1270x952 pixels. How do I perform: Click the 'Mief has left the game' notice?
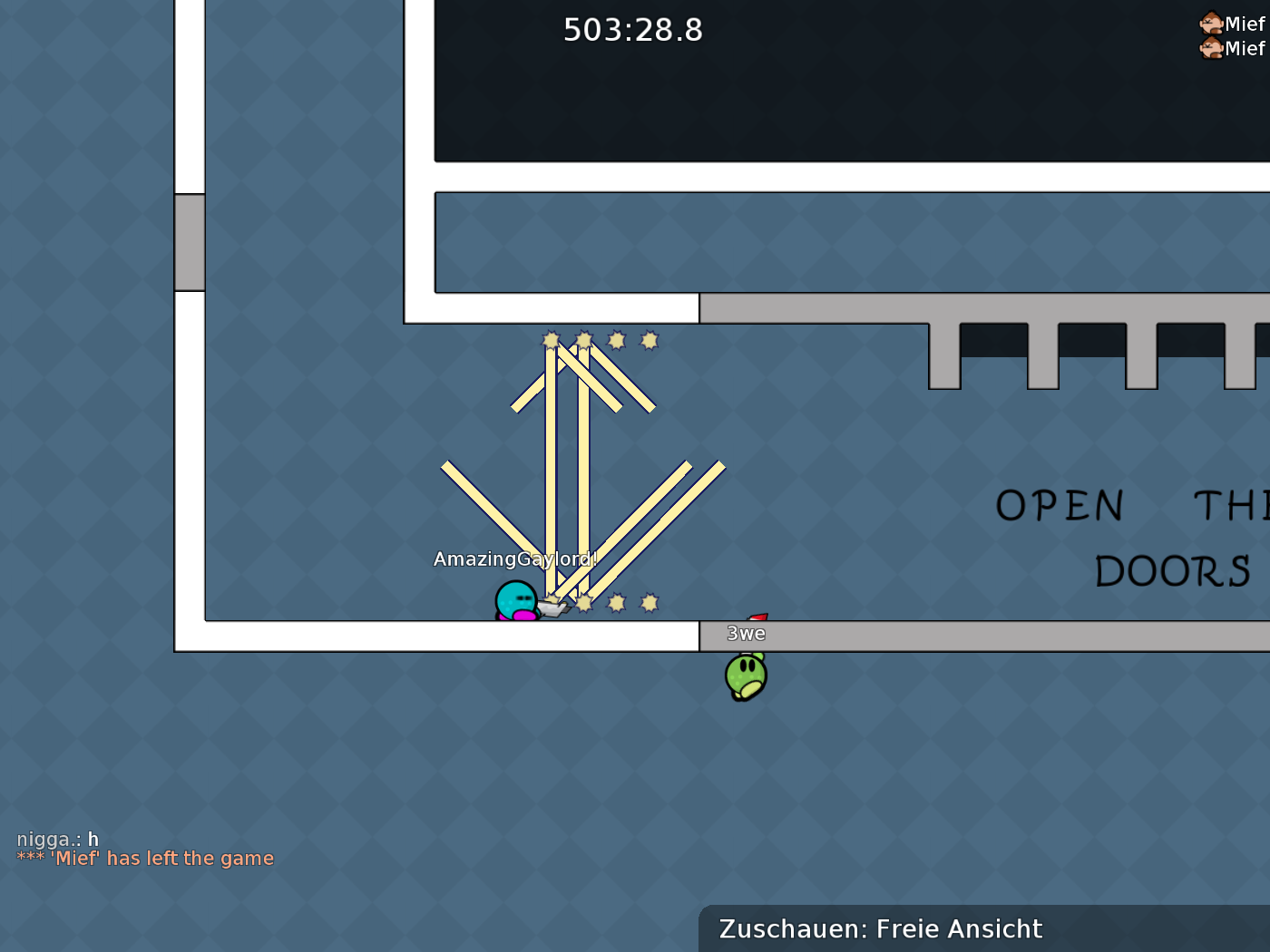coord(145,858)
